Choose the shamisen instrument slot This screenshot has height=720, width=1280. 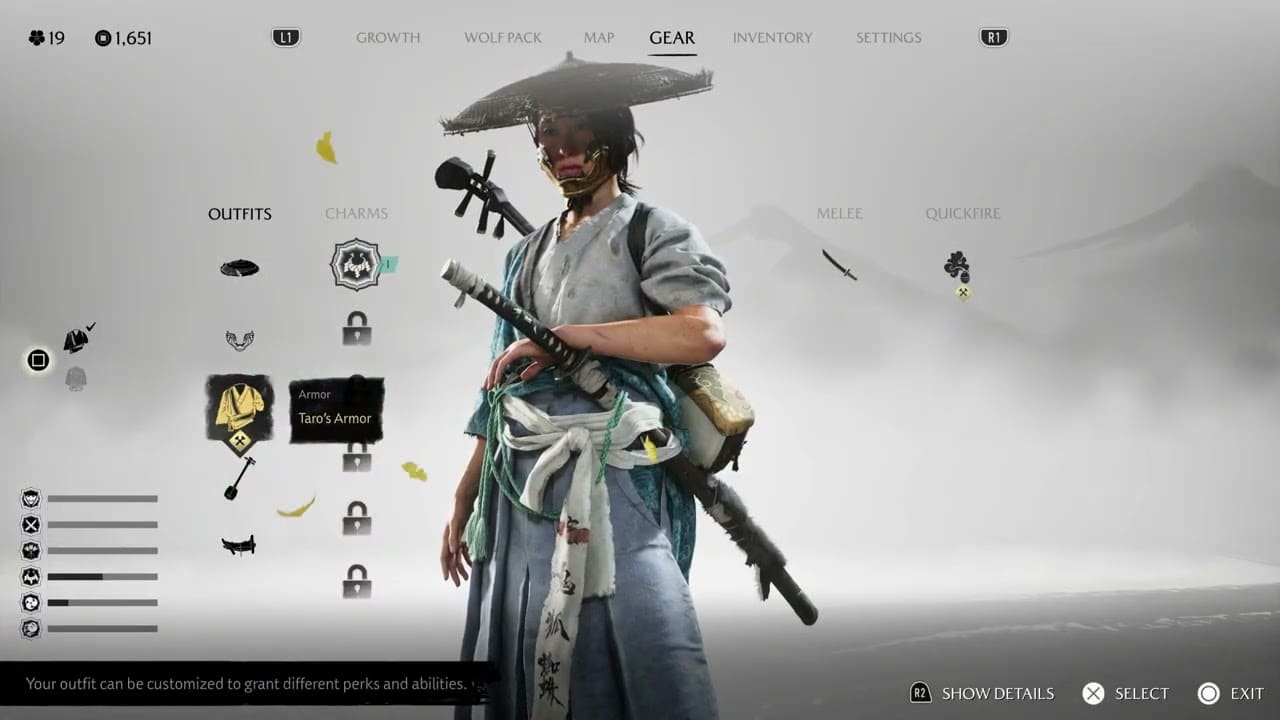click(239, 478)
